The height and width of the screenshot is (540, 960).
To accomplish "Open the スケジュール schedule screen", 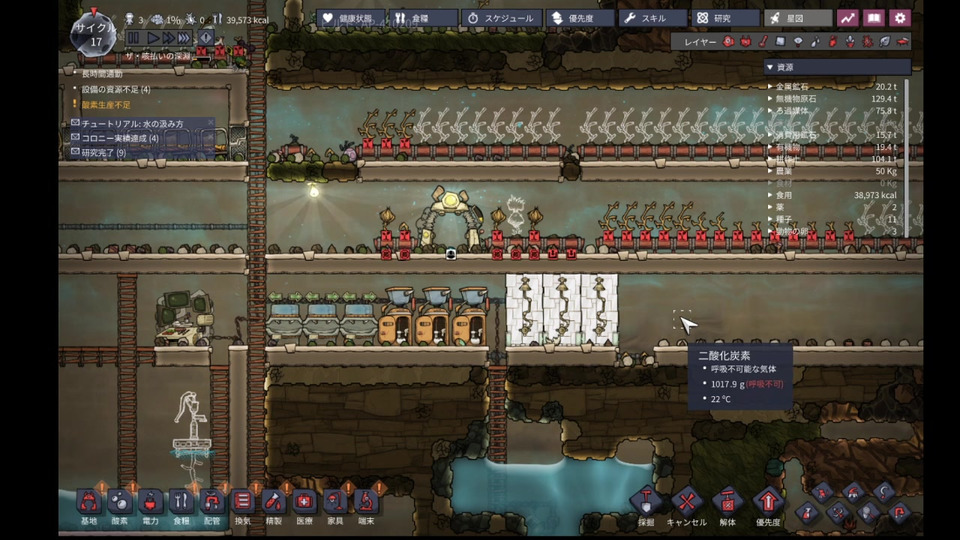I will pyautogui.click(x=501, y=18).
